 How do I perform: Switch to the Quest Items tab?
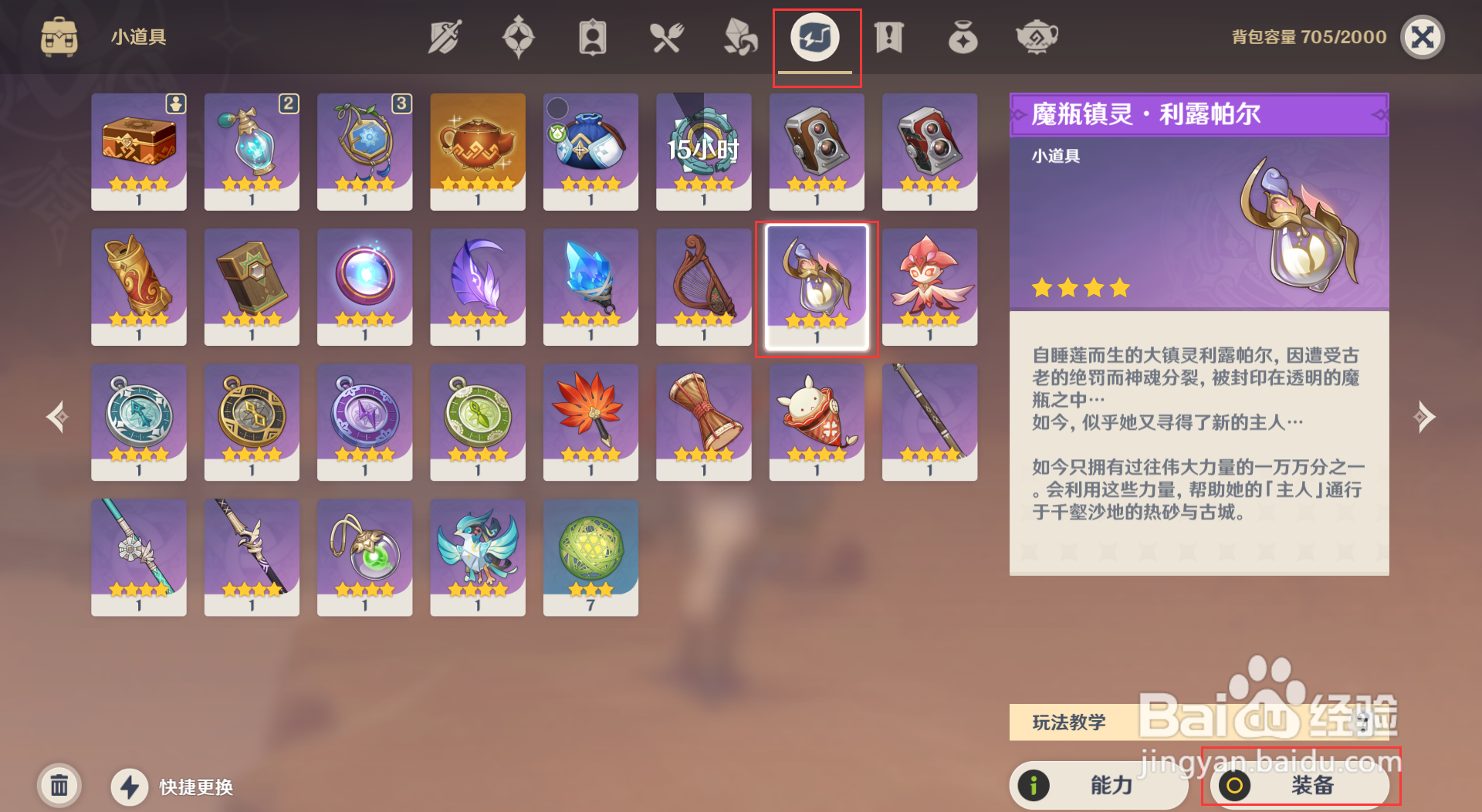(x=888, y=36)
